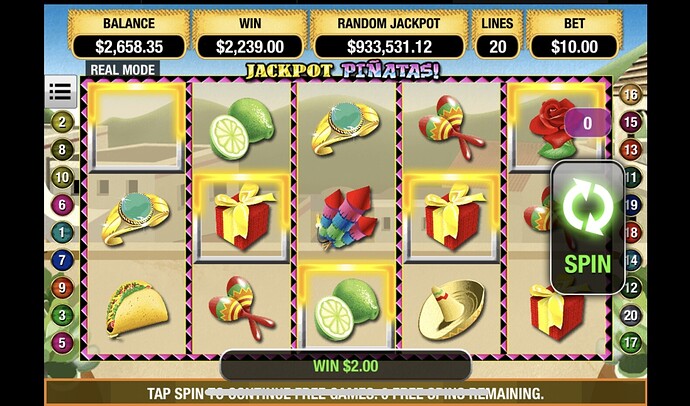Spin the reels with the SPIN button
This screenshot has height=406, width=690.
tap(587, 226)
